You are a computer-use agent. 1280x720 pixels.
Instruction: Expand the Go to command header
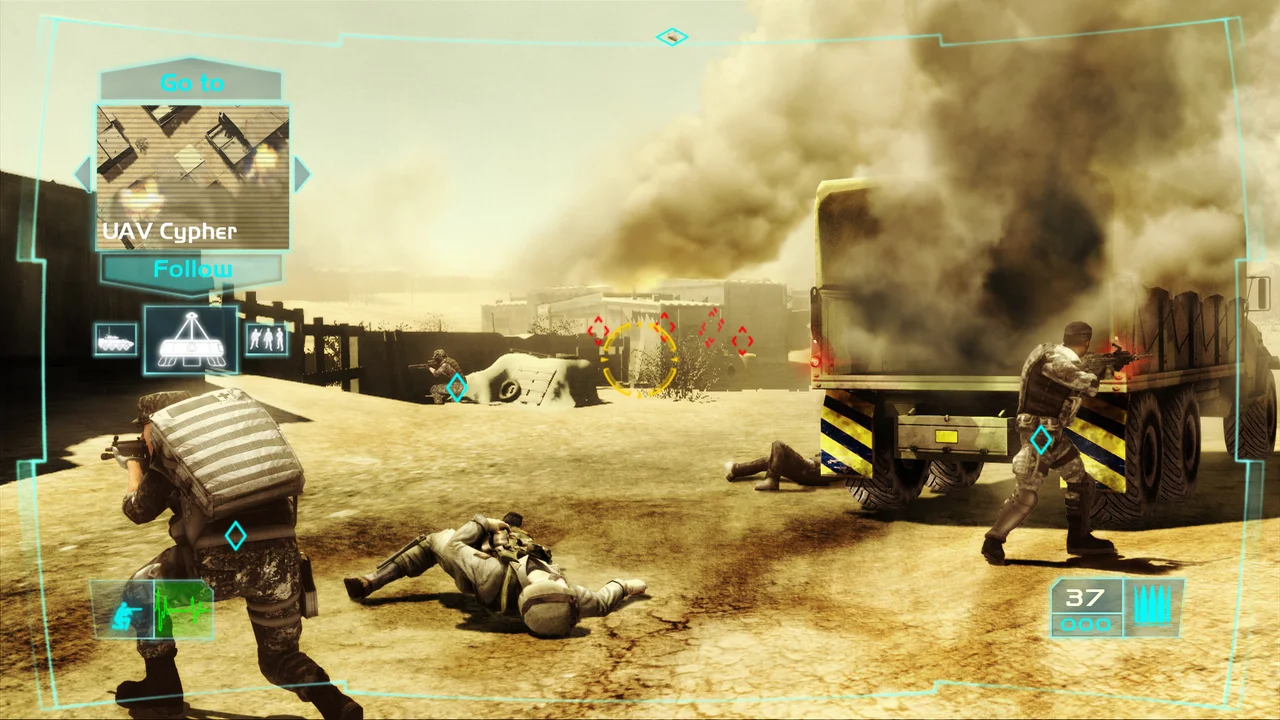tap(191, 83)
